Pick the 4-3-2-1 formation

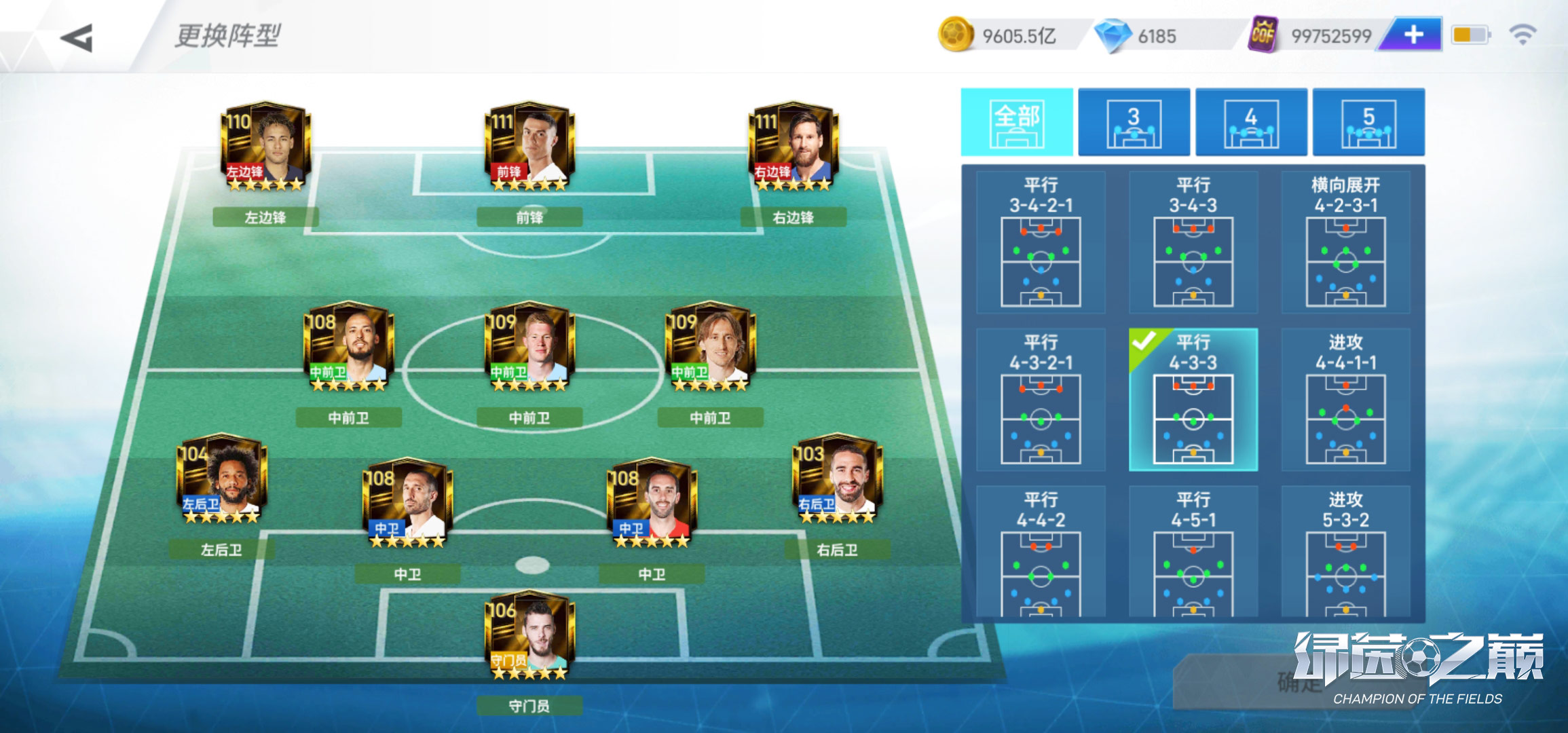pos(1041,400)
